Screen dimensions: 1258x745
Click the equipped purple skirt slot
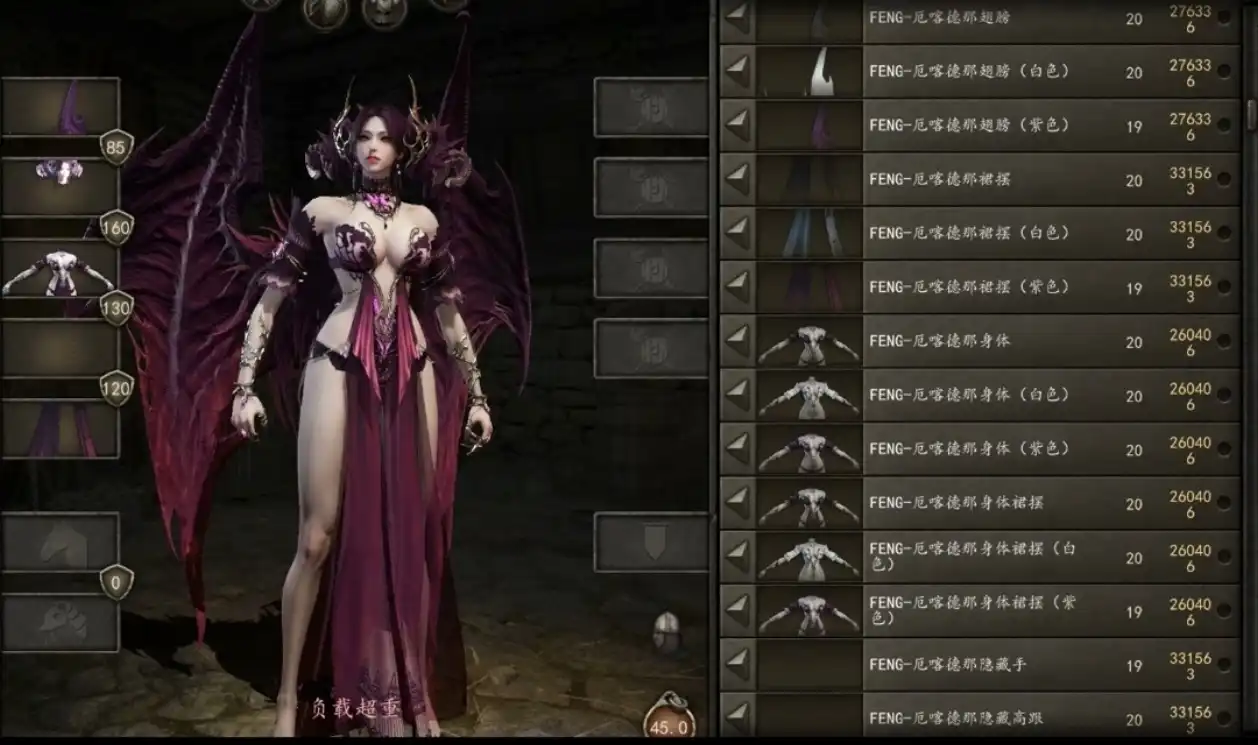60,430
